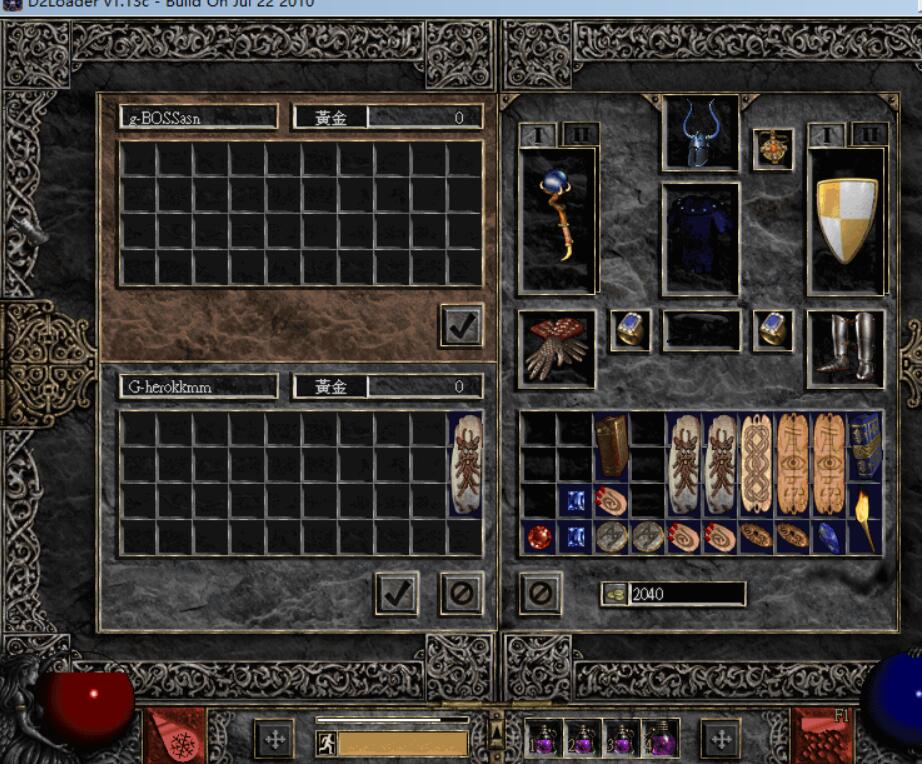Close the inventory panel
Image resolution: width=922 pixels, height=764 pixels.
(x=540, y=594)
